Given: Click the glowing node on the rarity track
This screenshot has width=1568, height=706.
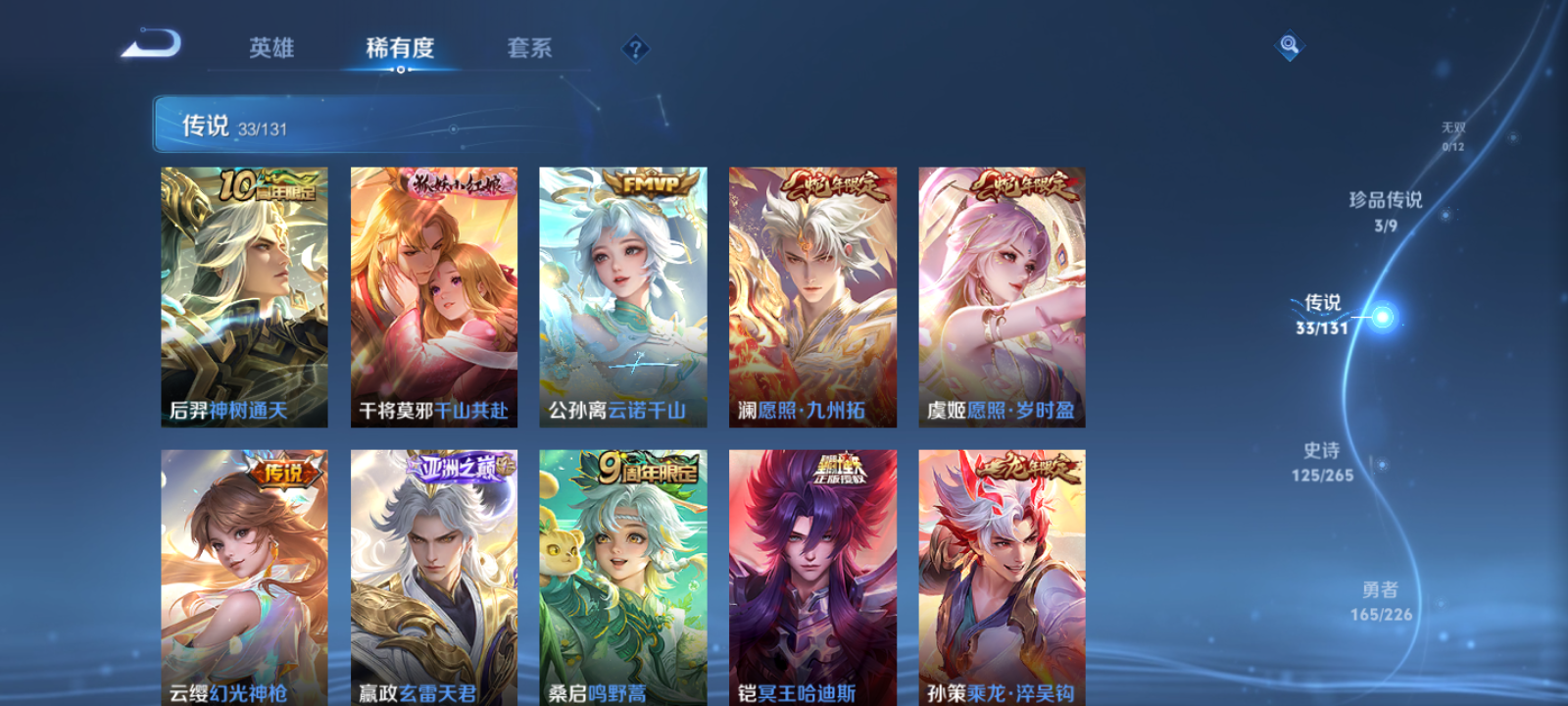Looking at the screenshot, I should pyautogui.click(x=1381, y=317).
